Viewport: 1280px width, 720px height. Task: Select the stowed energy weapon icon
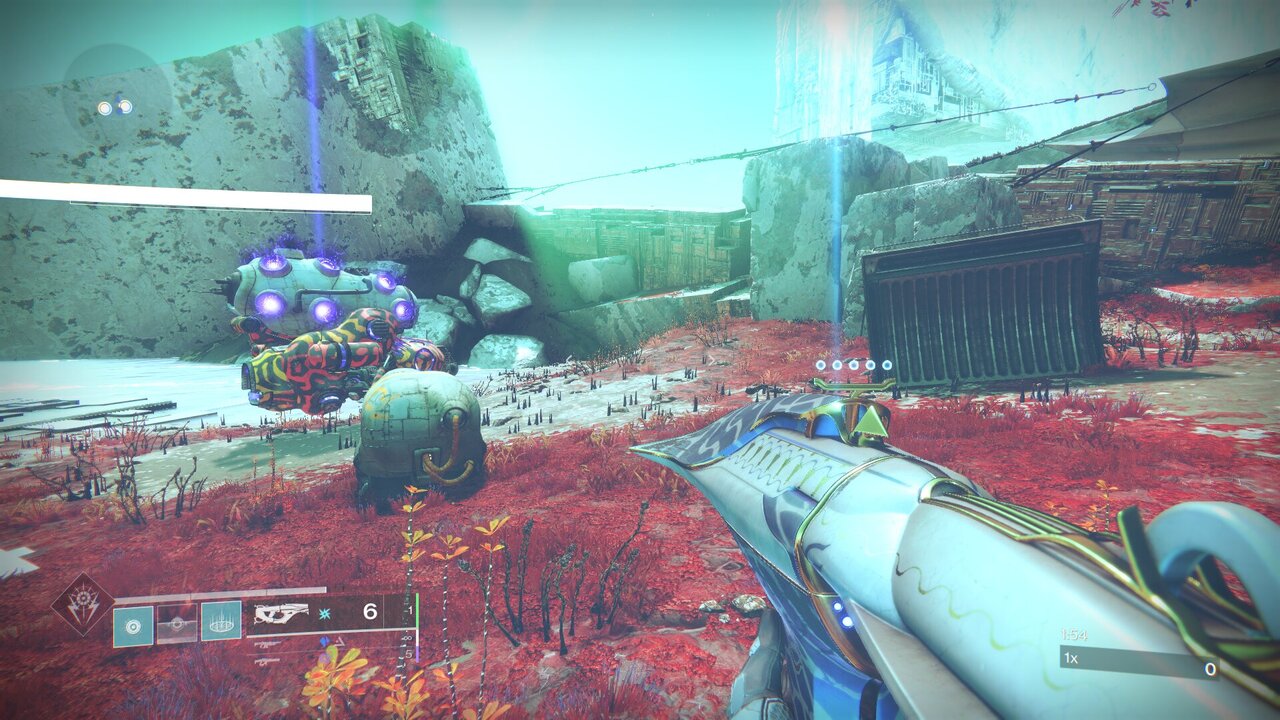point(269,643)
